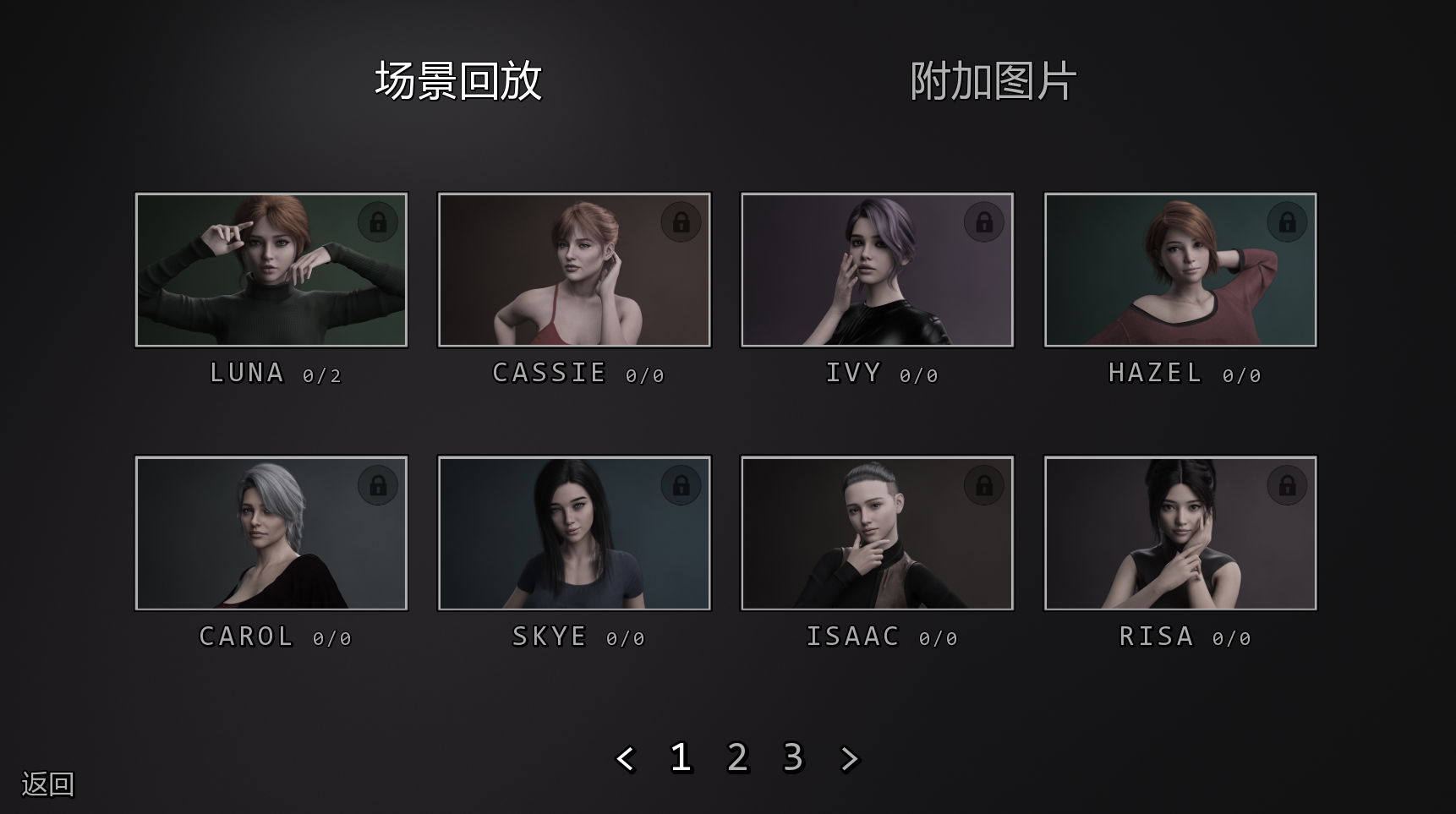Open Cassie's scene gallery tile
This screenshot has height=814, width=1456.
tap(574, 270)
